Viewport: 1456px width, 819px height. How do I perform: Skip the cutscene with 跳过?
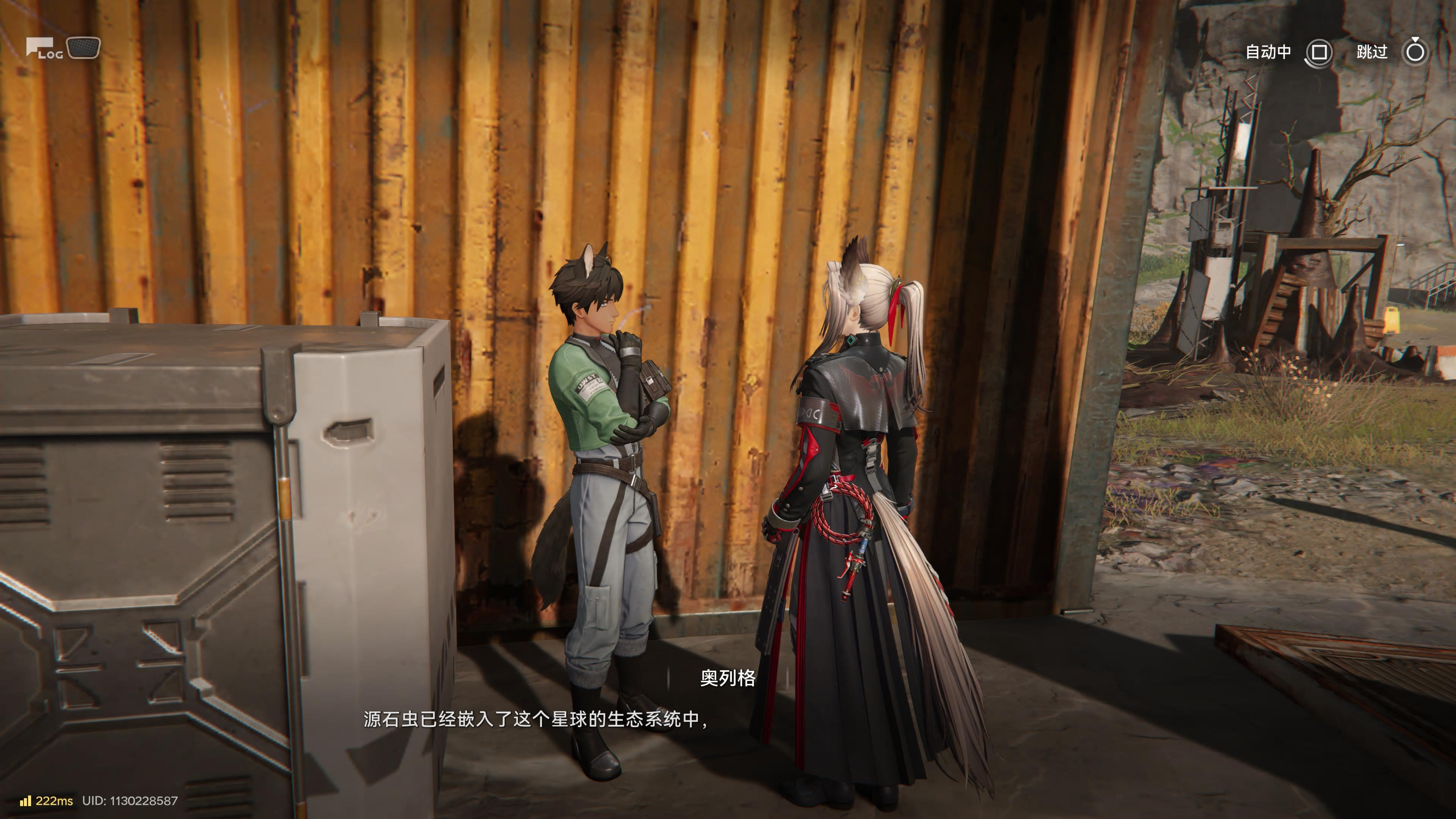click(x=1415, y=53)
